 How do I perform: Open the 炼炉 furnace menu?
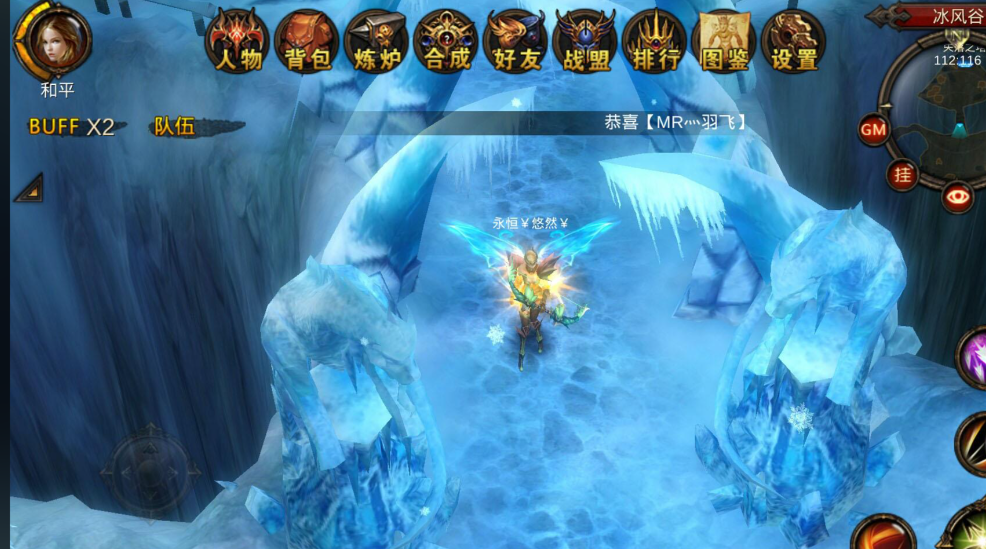point(377,42)
